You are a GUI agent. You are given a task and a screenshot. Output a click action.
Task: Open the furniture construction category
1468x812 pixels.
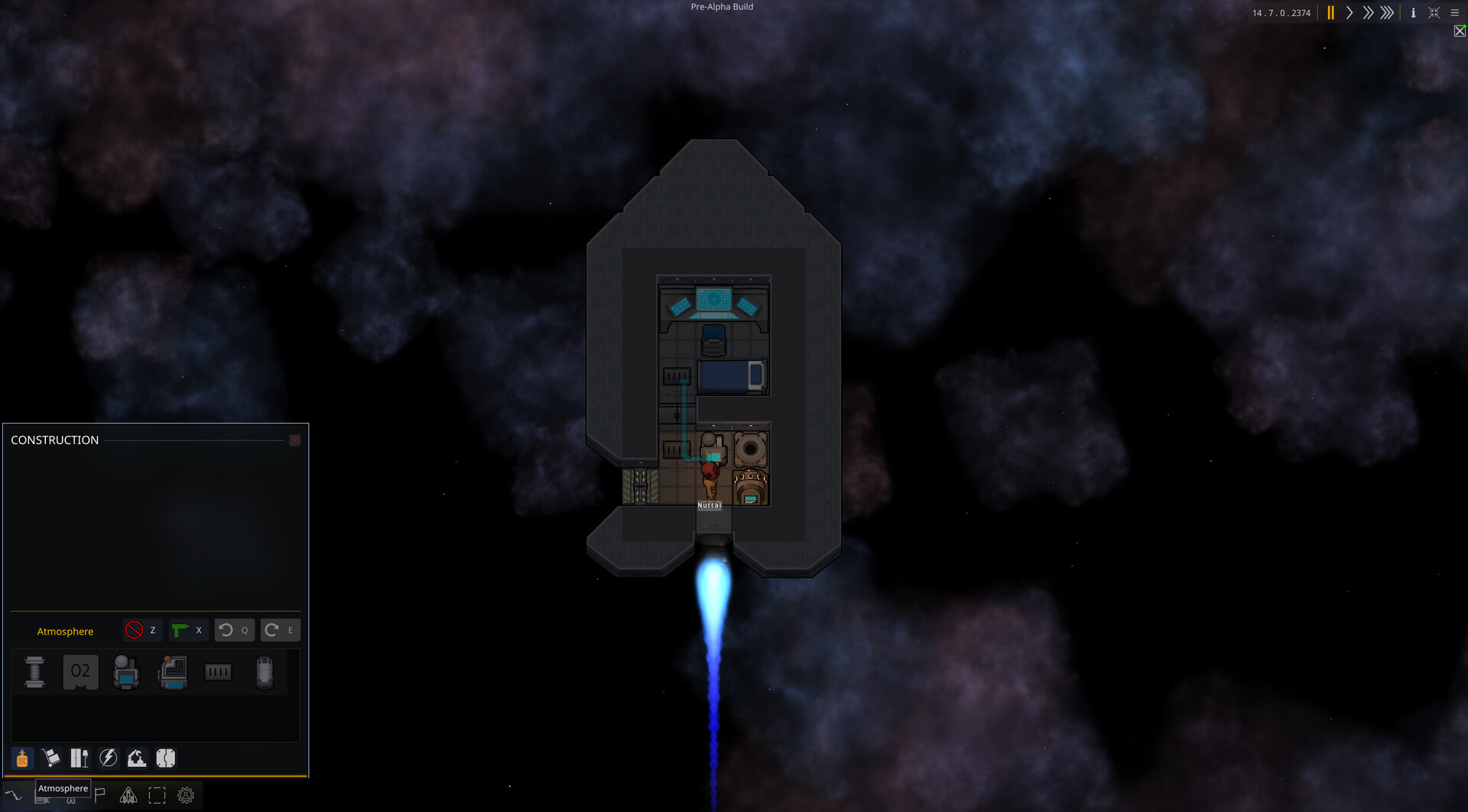(80, 758)
